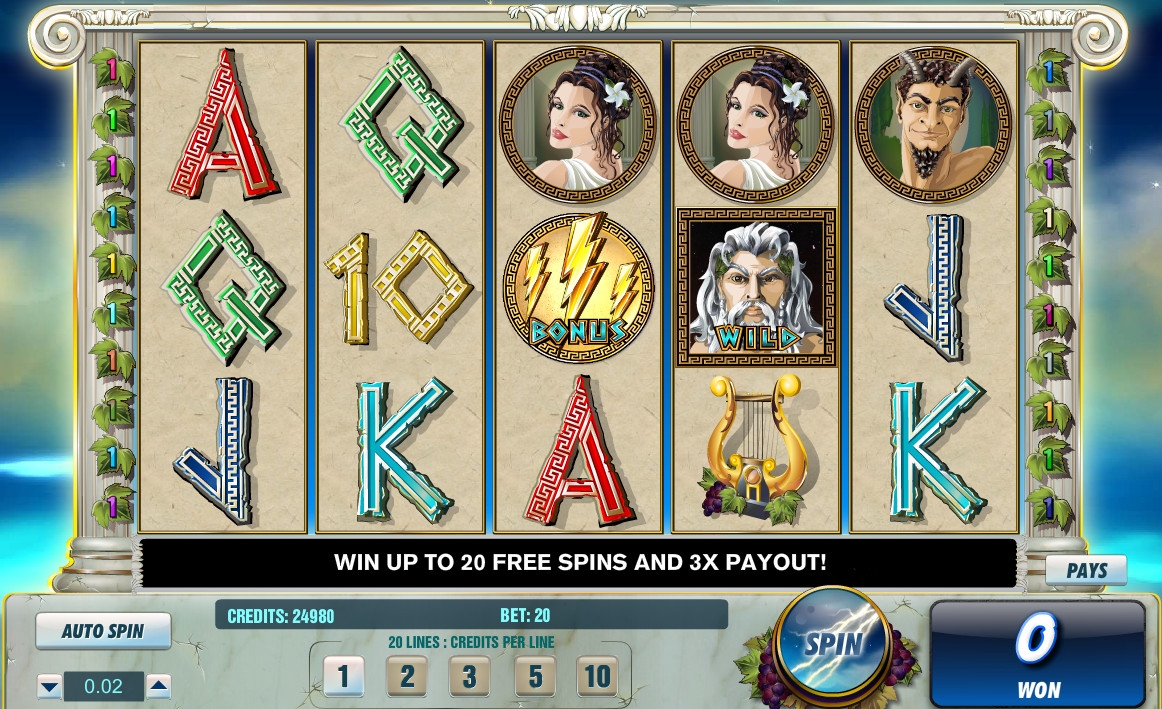Decrease coin value with down arrow
Viewport: 1162px width, 709px height.
50,687
